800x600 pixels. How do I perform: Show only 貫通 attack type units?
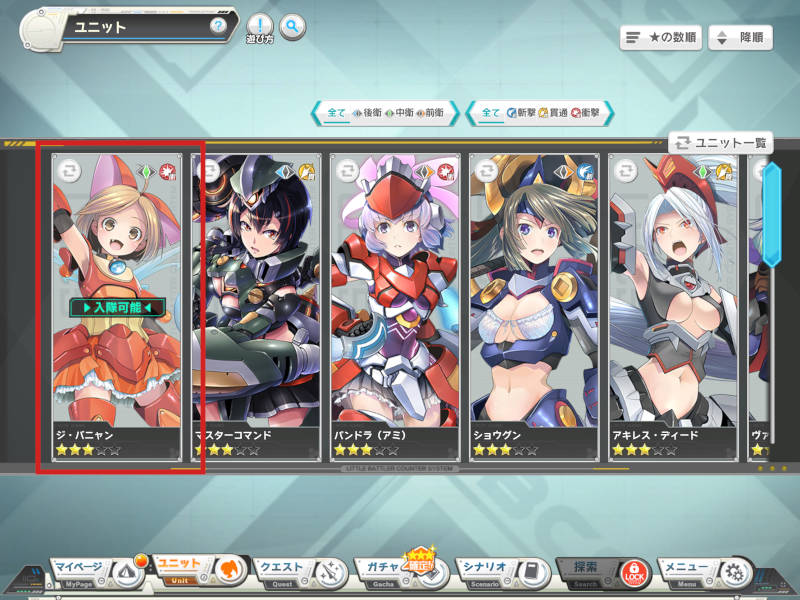(553, 113)
